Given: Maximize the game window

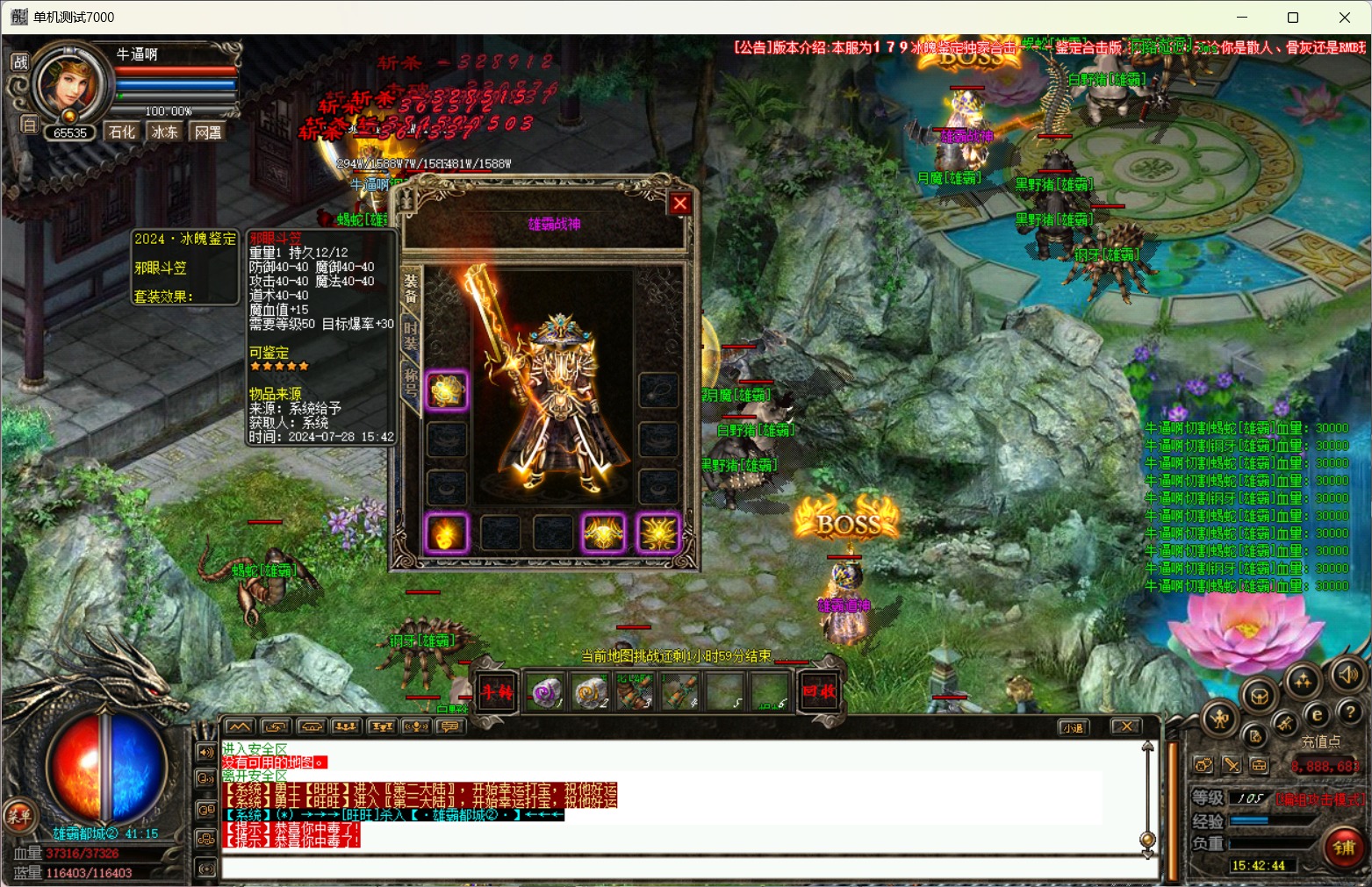Looking at the screenshot, I should click(1293, 18).
